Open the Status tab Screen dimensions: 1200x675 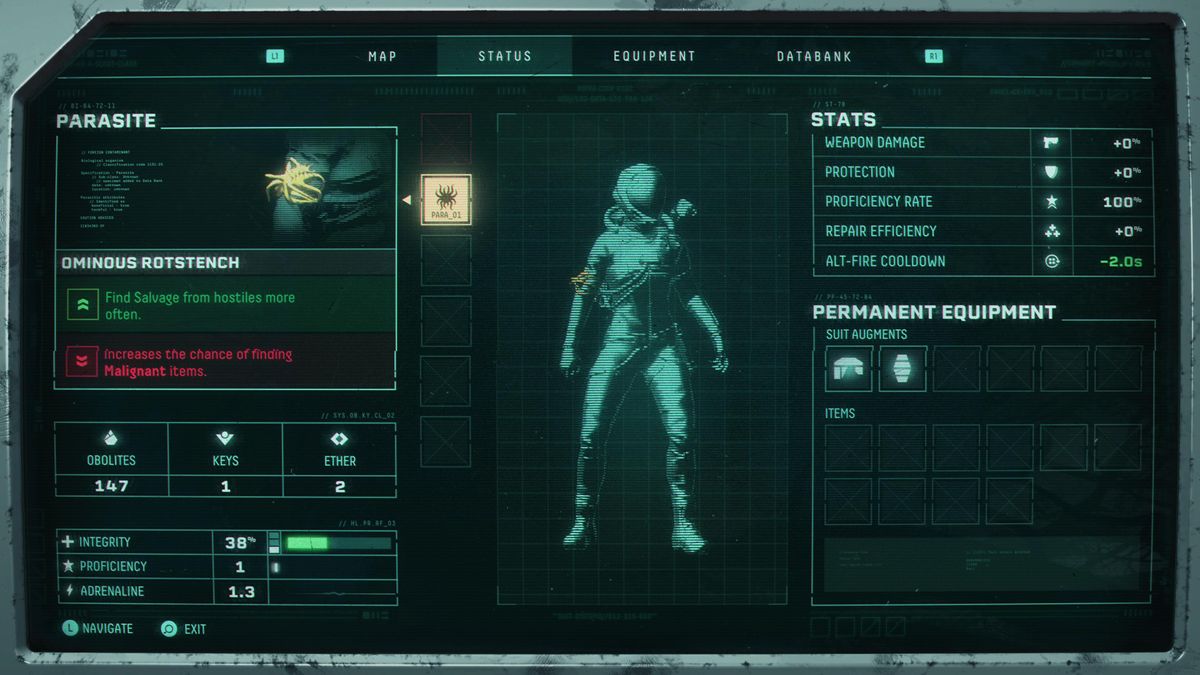[505, 56]
